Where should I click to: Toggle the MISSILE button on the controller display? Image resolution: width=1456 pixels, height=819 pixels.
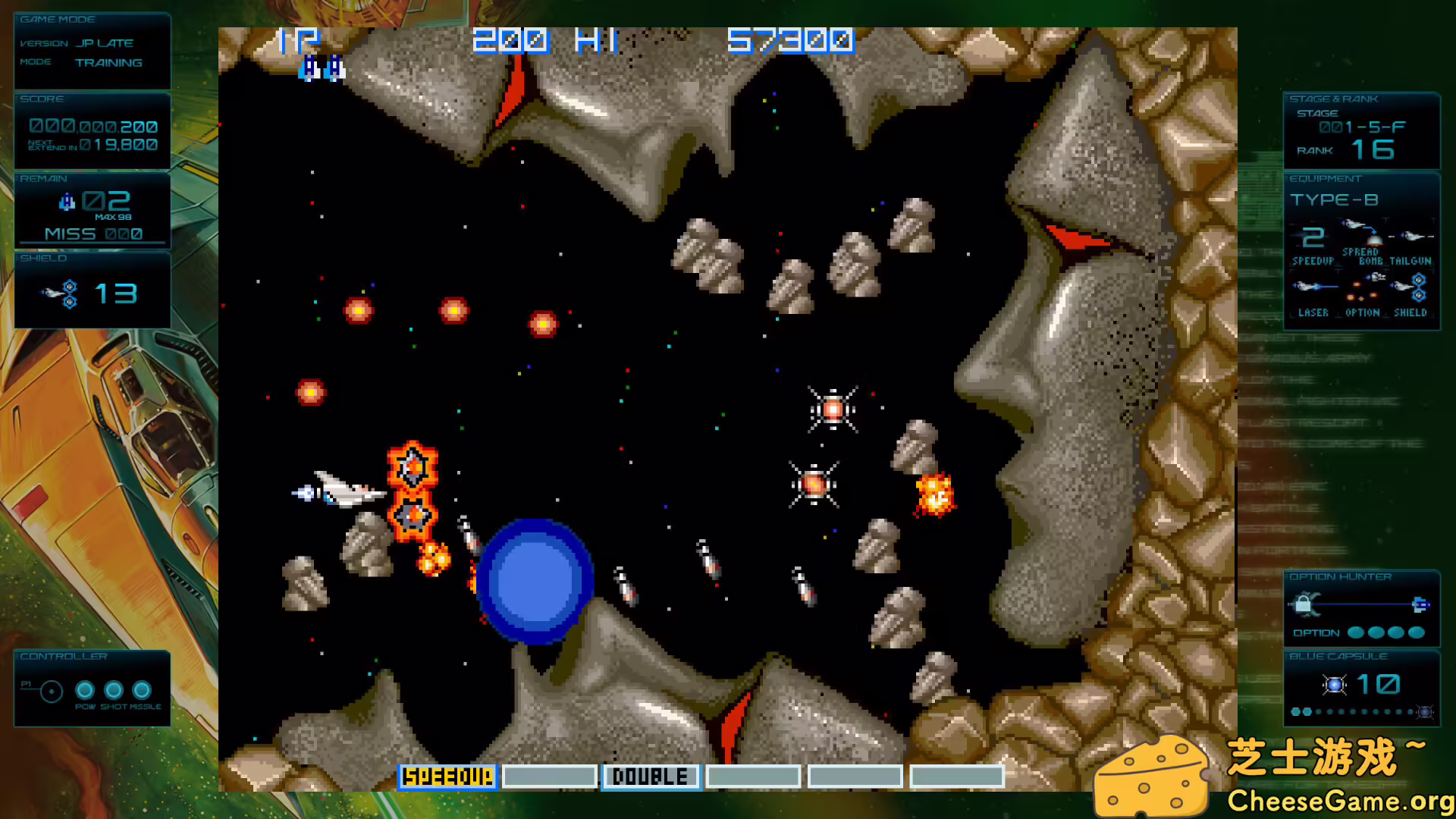point(143,690)
